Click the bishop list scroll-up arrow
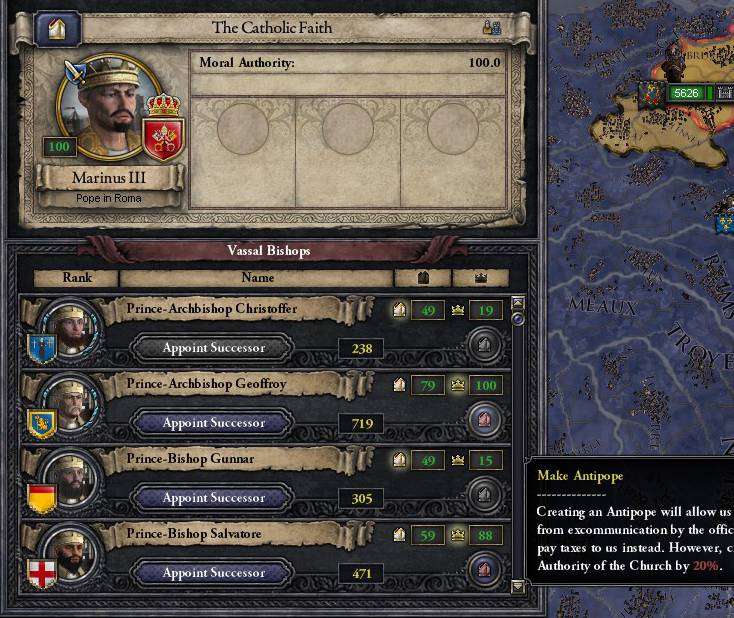This screenshot has height=618, width=734. pyautogui.click(x=517, y=302)
